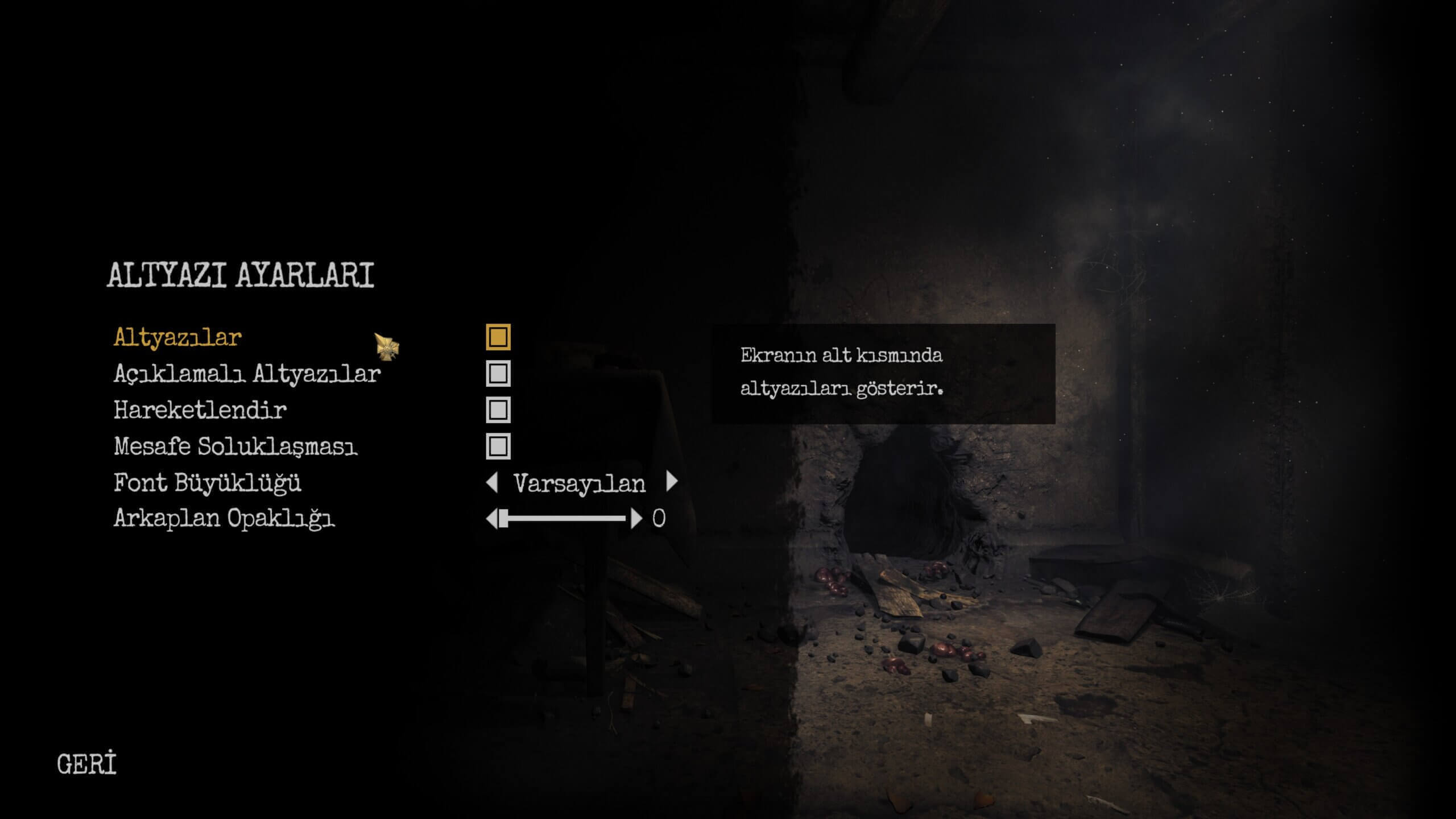1456x819 pixels.
Task: Select the Altyazılar menu entry
Action: pos(177,337)
